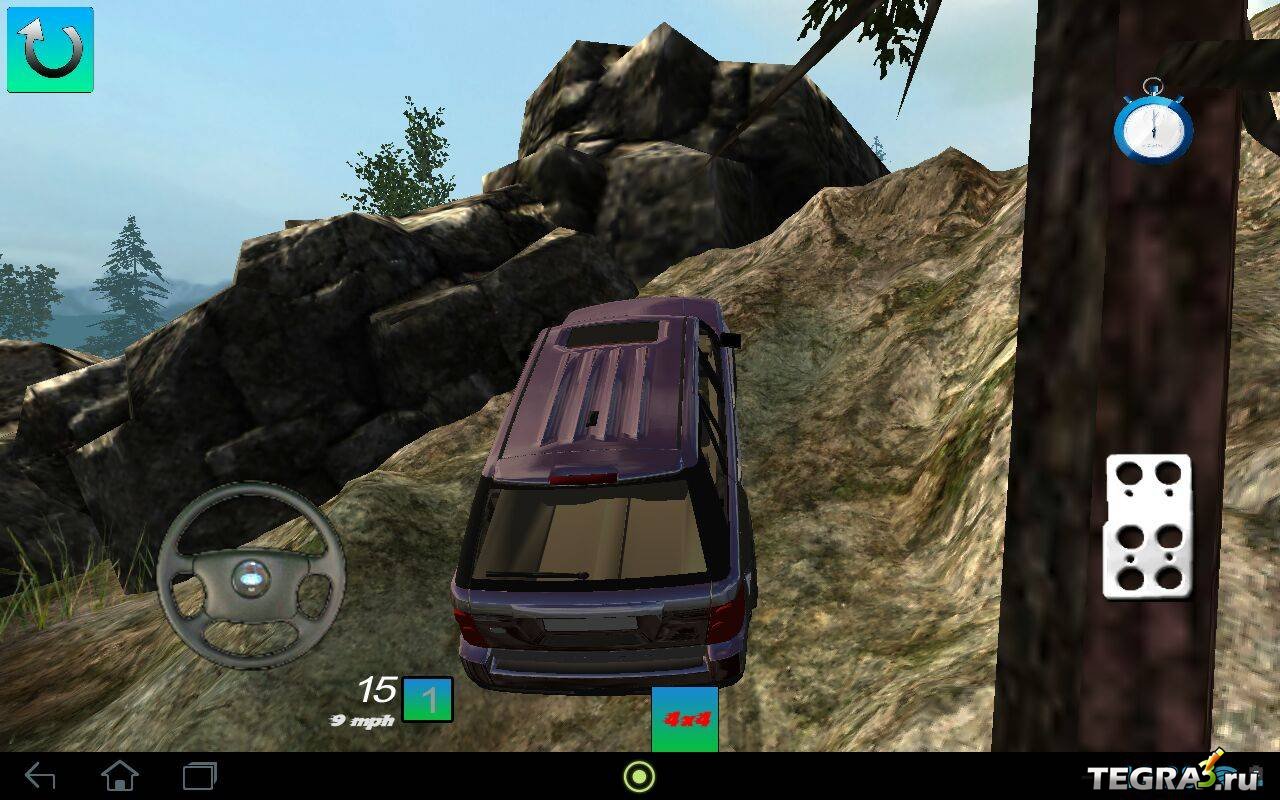Tap the Android back arrow
Viewport: 1280px width, 800px height.
(40, 775)
